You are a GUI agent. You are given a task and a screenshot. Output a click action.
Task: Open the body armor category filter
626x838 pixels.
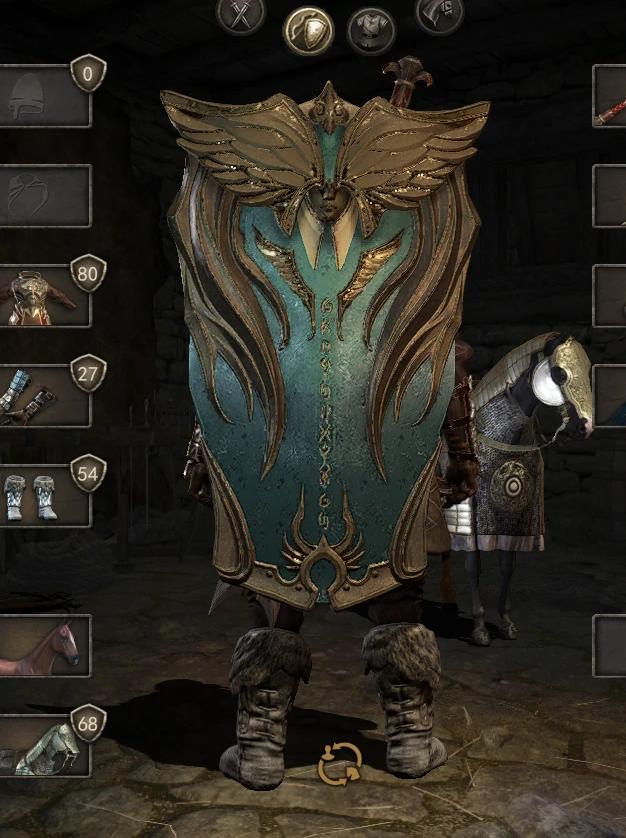(x=371, y=30)
